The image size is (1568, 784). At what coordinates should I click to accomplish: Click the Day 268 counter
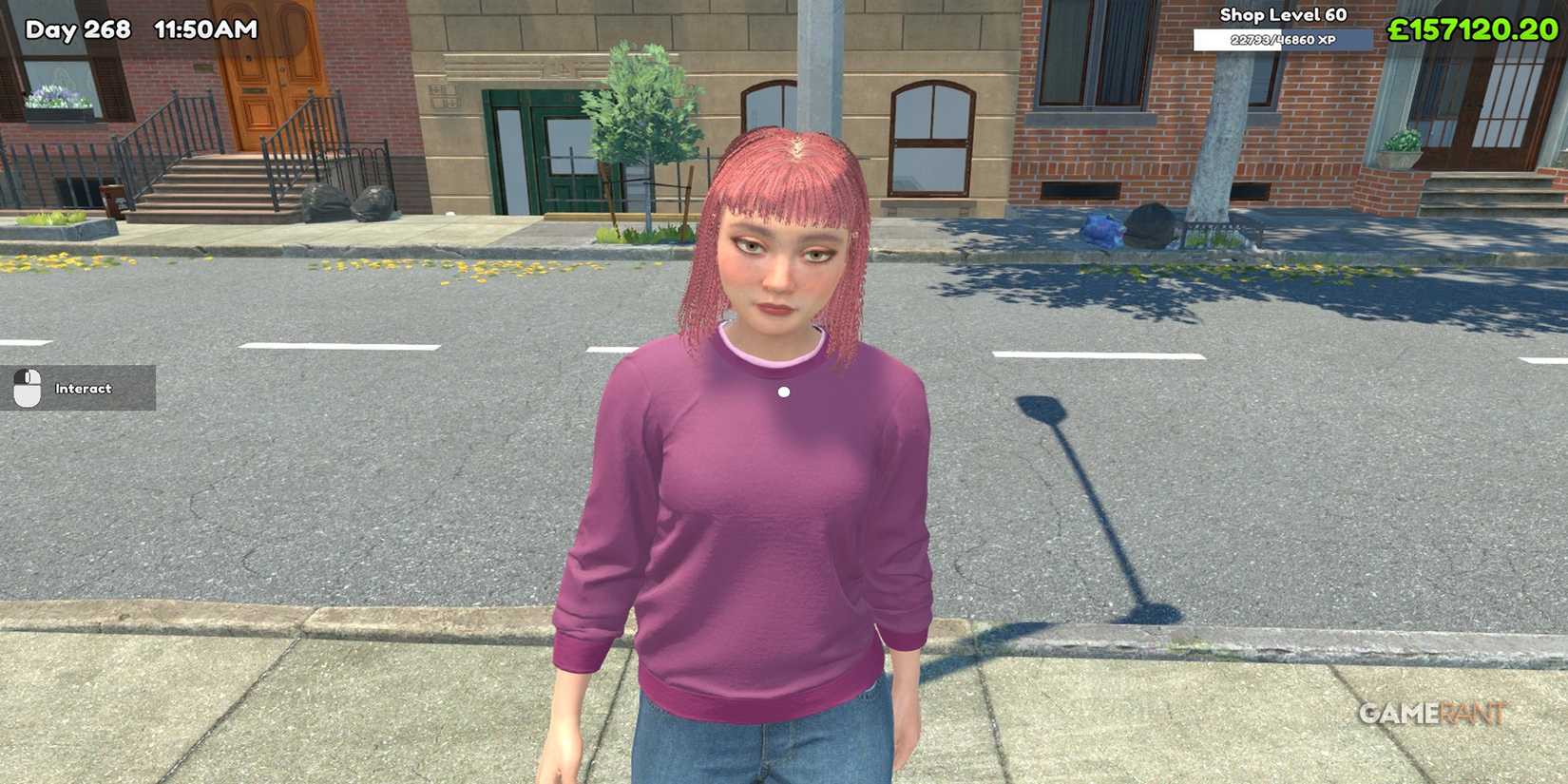point(79,29)
